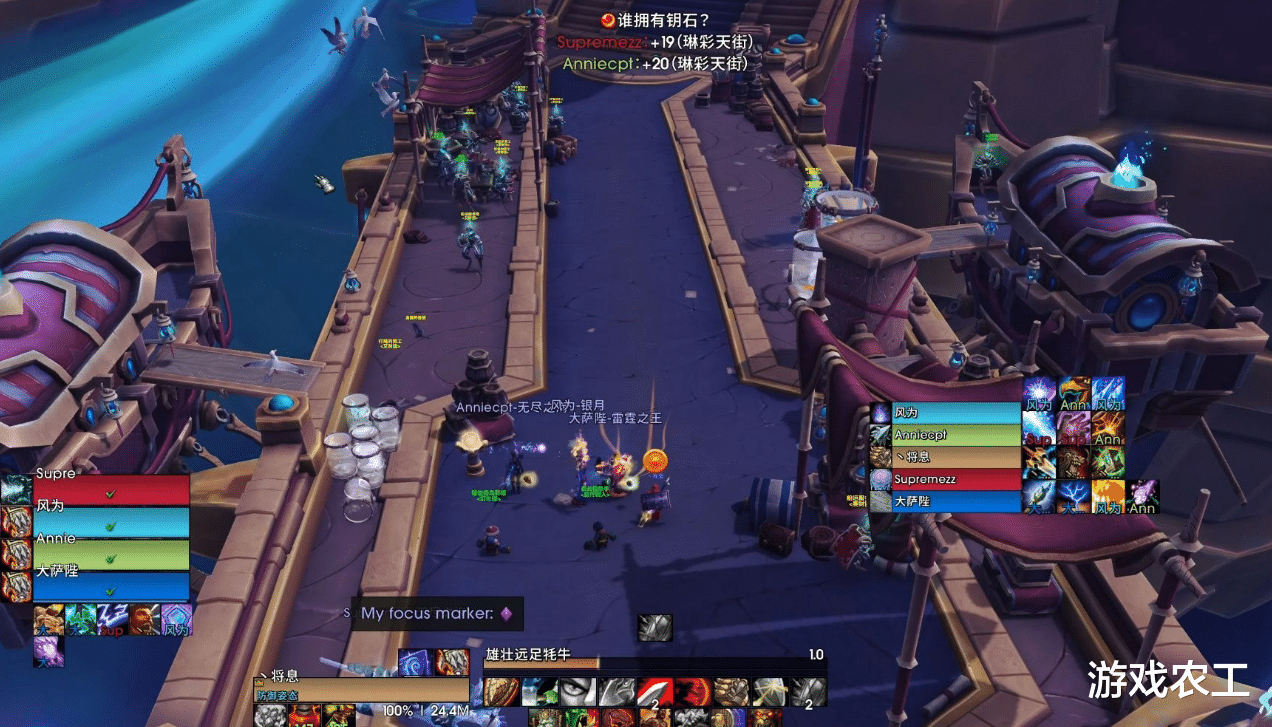Screen dimensions: 1272x727
Task: Click the blue lightning cooldown icon
Action: (x=1073, y=494)
